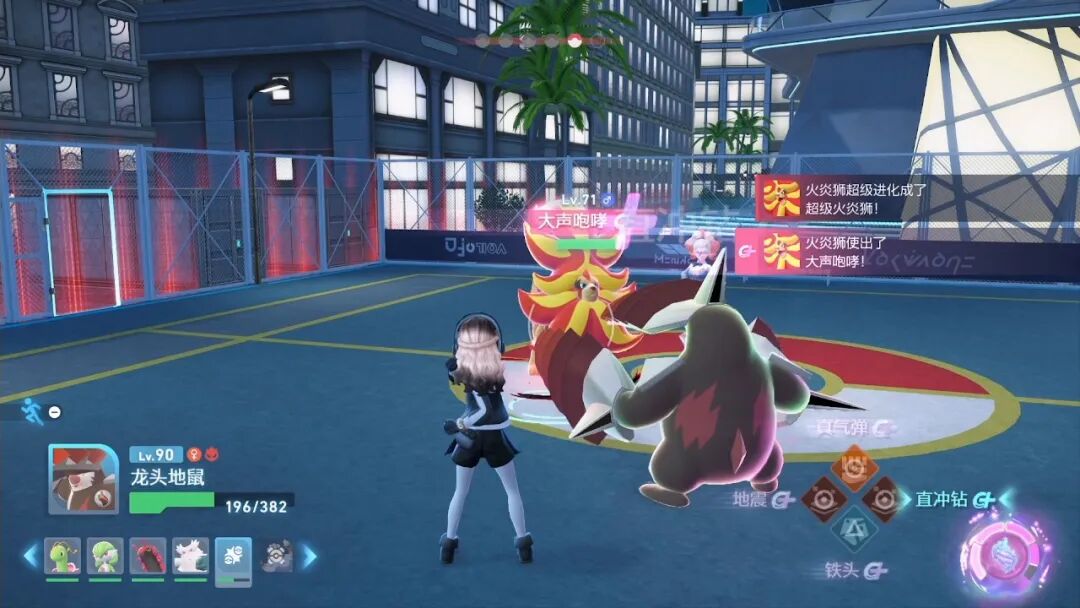The image size is (1080, 608).
Task: Choose the greyed-out Poké Ball party slot
Action: click(x=276, y=555)
